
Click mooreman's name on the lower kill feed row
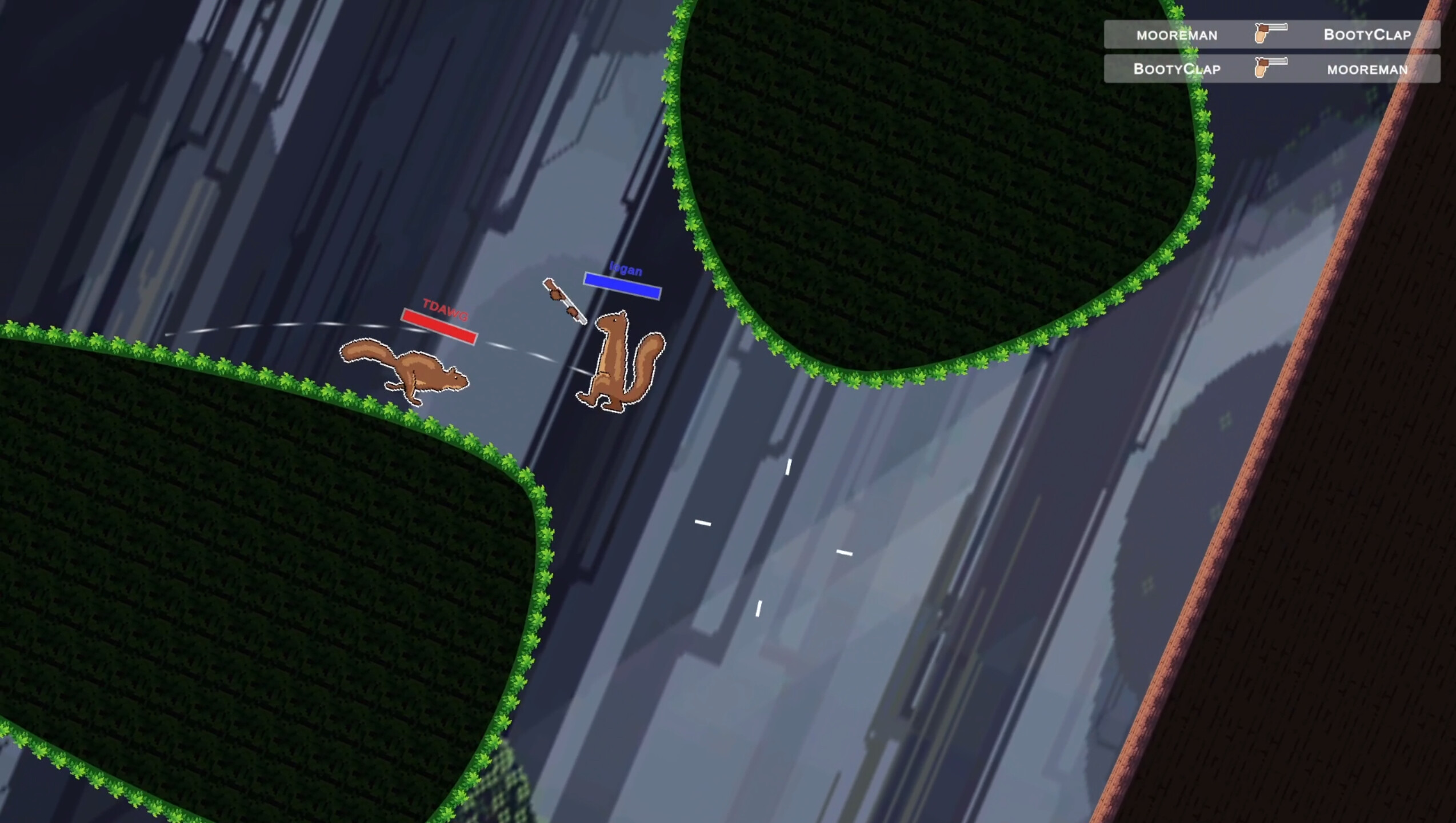click(x=1367, y=70)
